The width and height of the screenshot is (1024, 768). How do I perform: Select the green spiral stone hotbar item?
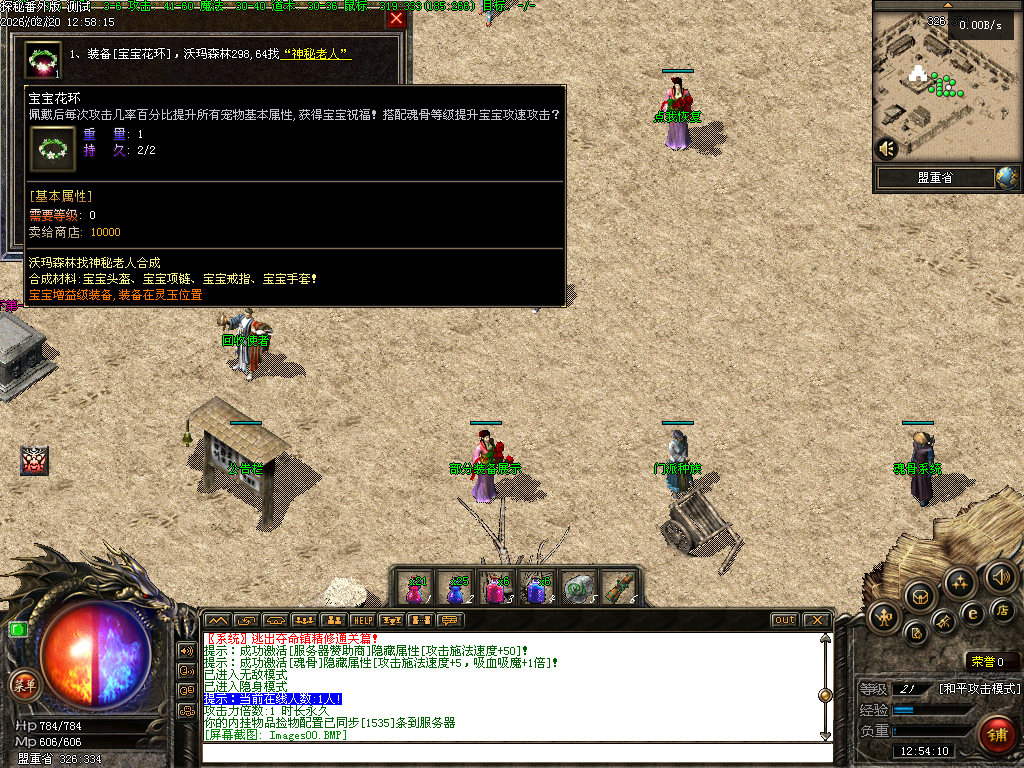tap(576, 589)
